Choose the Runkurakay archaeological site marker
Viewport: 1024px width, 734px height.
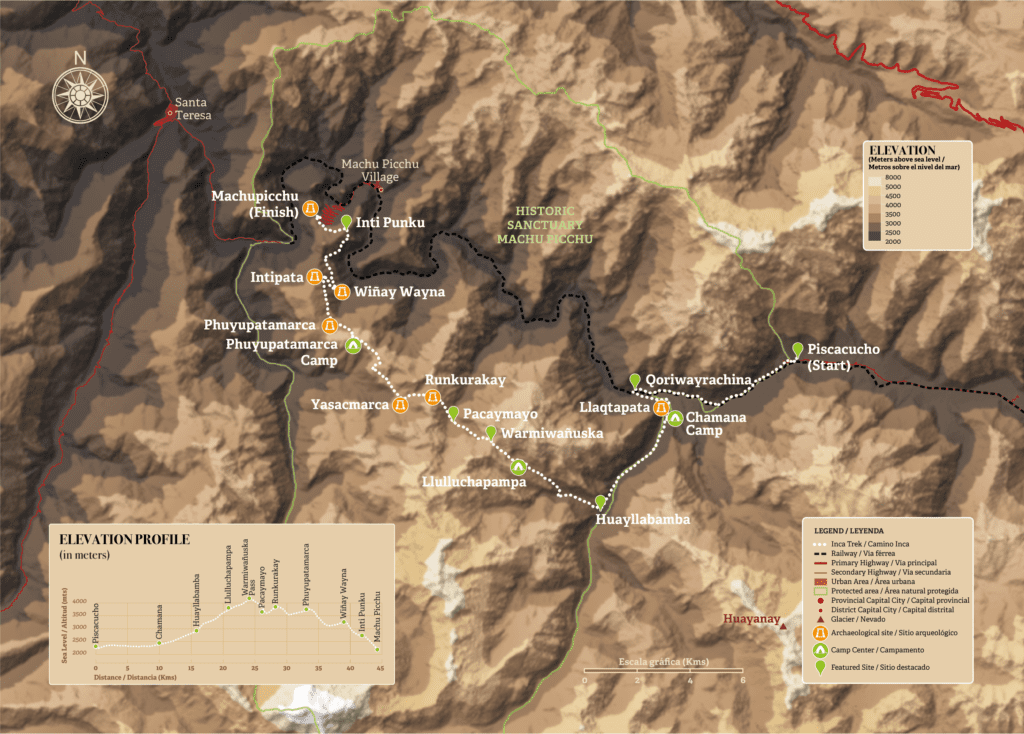(x=433, y=397)
